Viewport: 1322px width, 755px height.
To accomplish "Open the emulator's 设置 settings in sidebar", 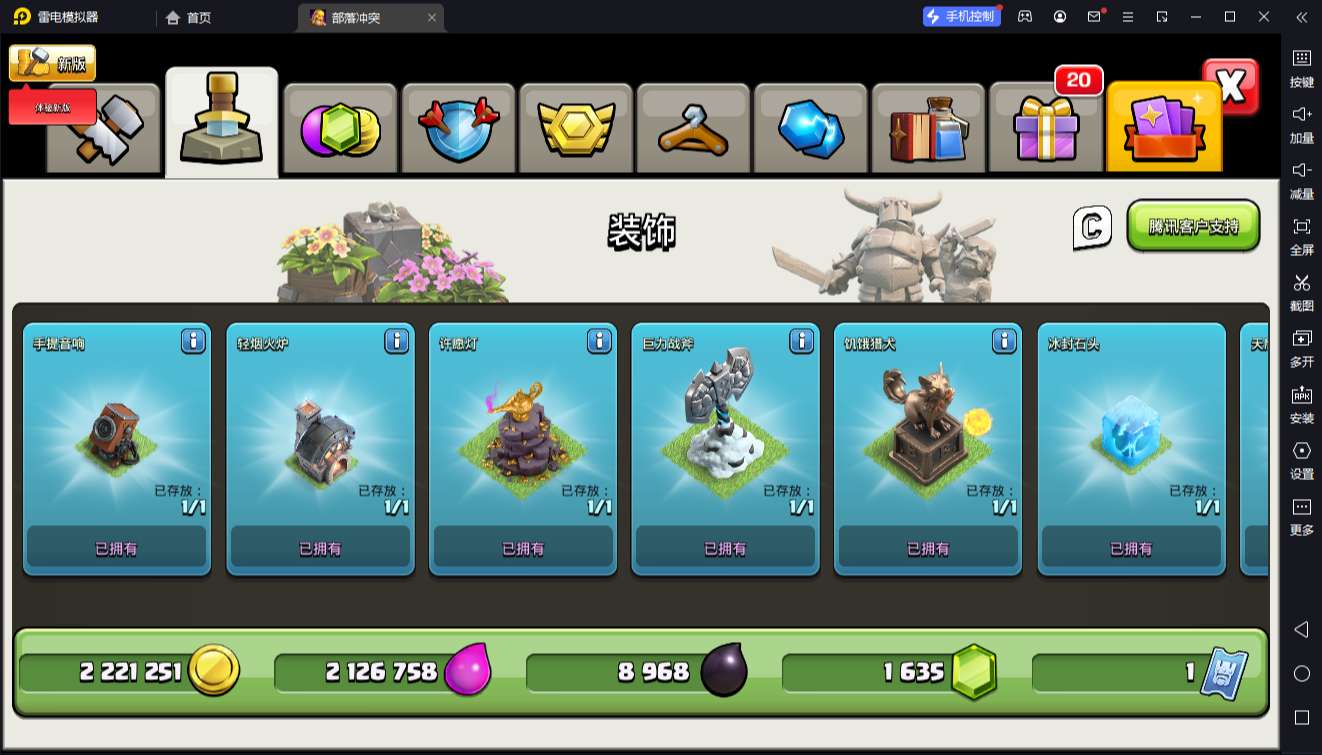I will tap(1301, 459).
